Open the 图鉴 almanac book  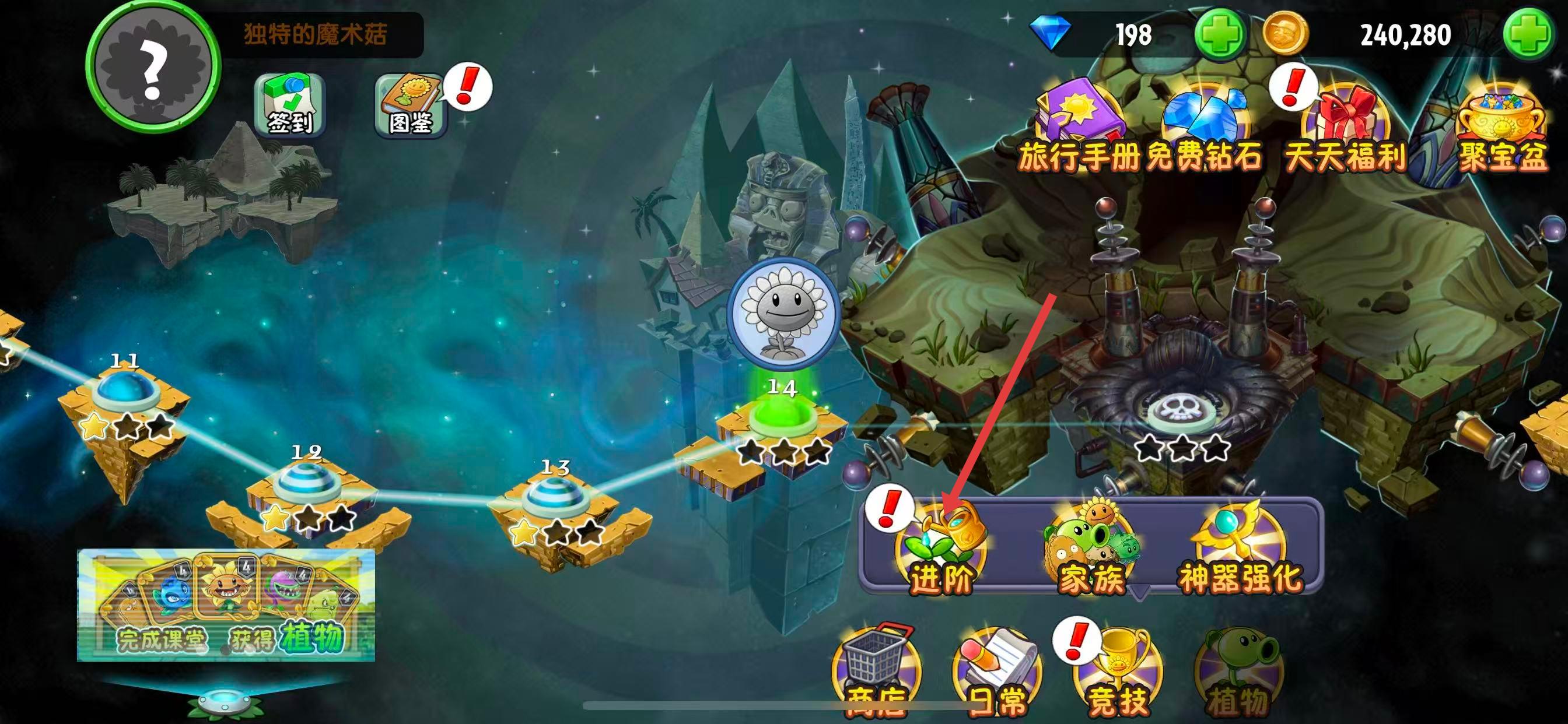click(x=410, y=106)
